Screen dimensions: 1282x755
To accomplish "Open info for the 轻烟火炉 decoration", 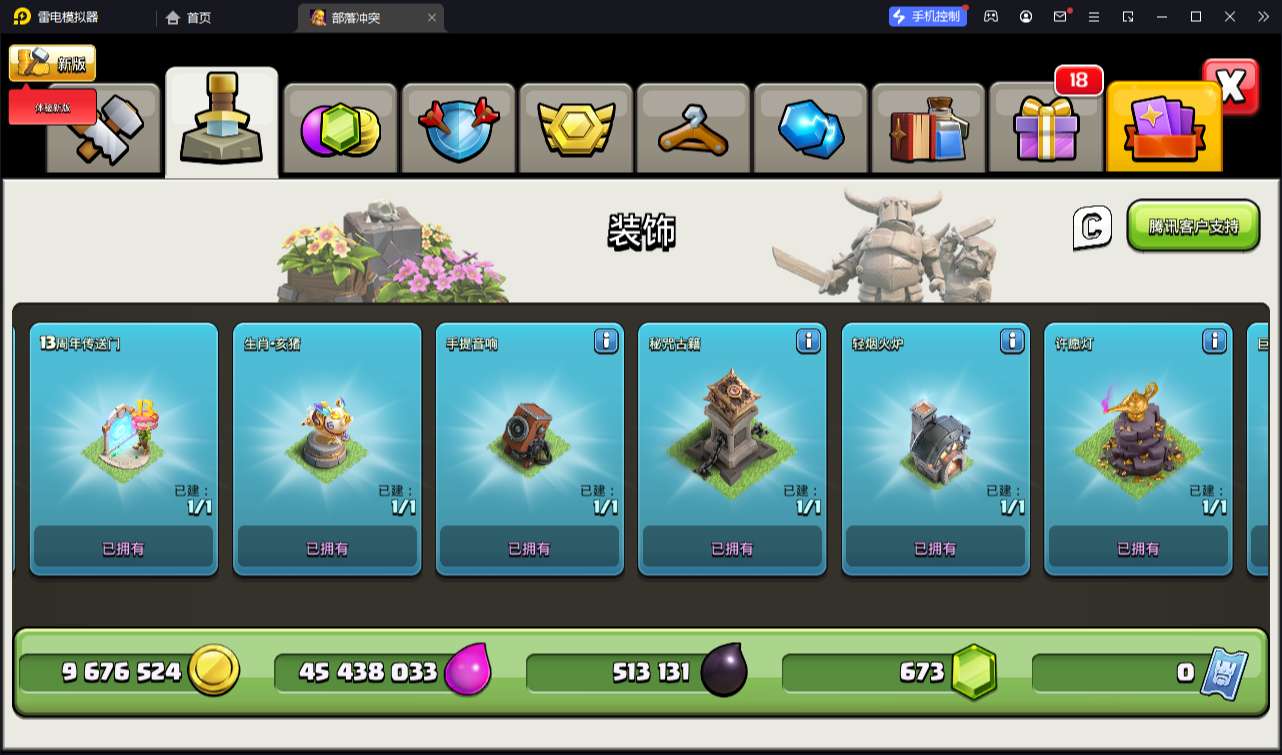I will coord(1012,342).
